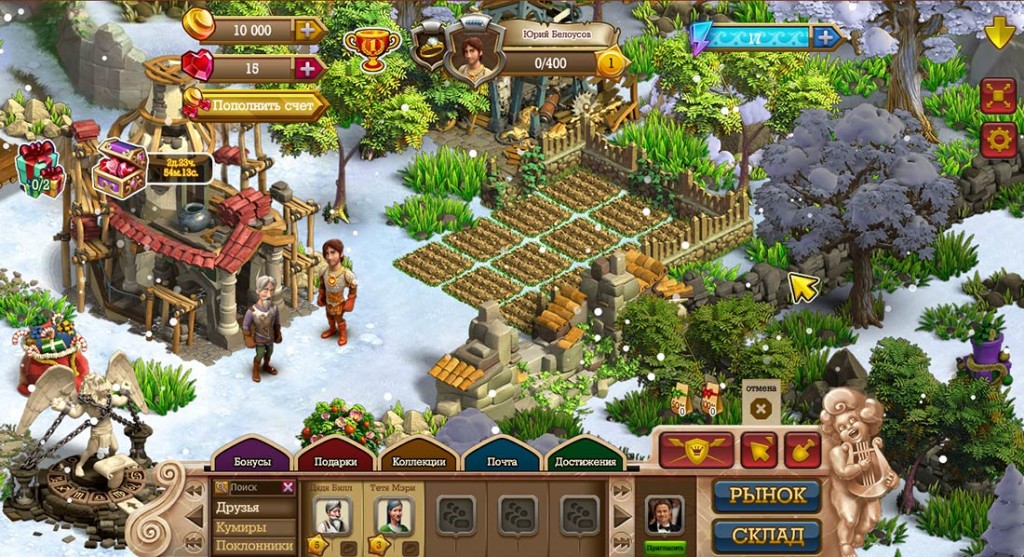The height and width of the screenshot is (557, 1024).
Task: Click the yellow down arrow icon
Action: point(999,33)
